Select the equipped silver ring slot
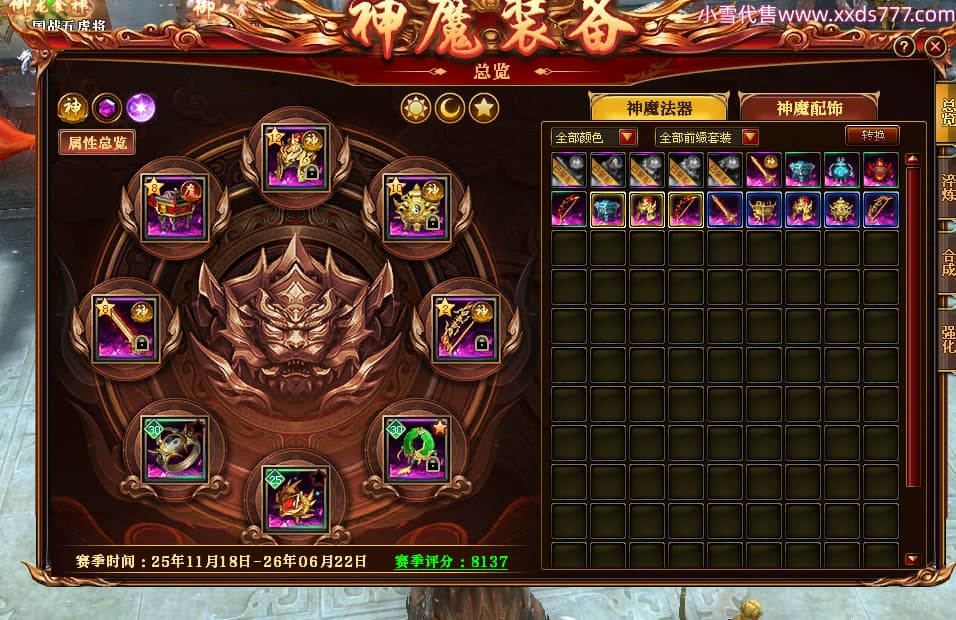This screenshot has height=620, width=956. click(175, 449)
